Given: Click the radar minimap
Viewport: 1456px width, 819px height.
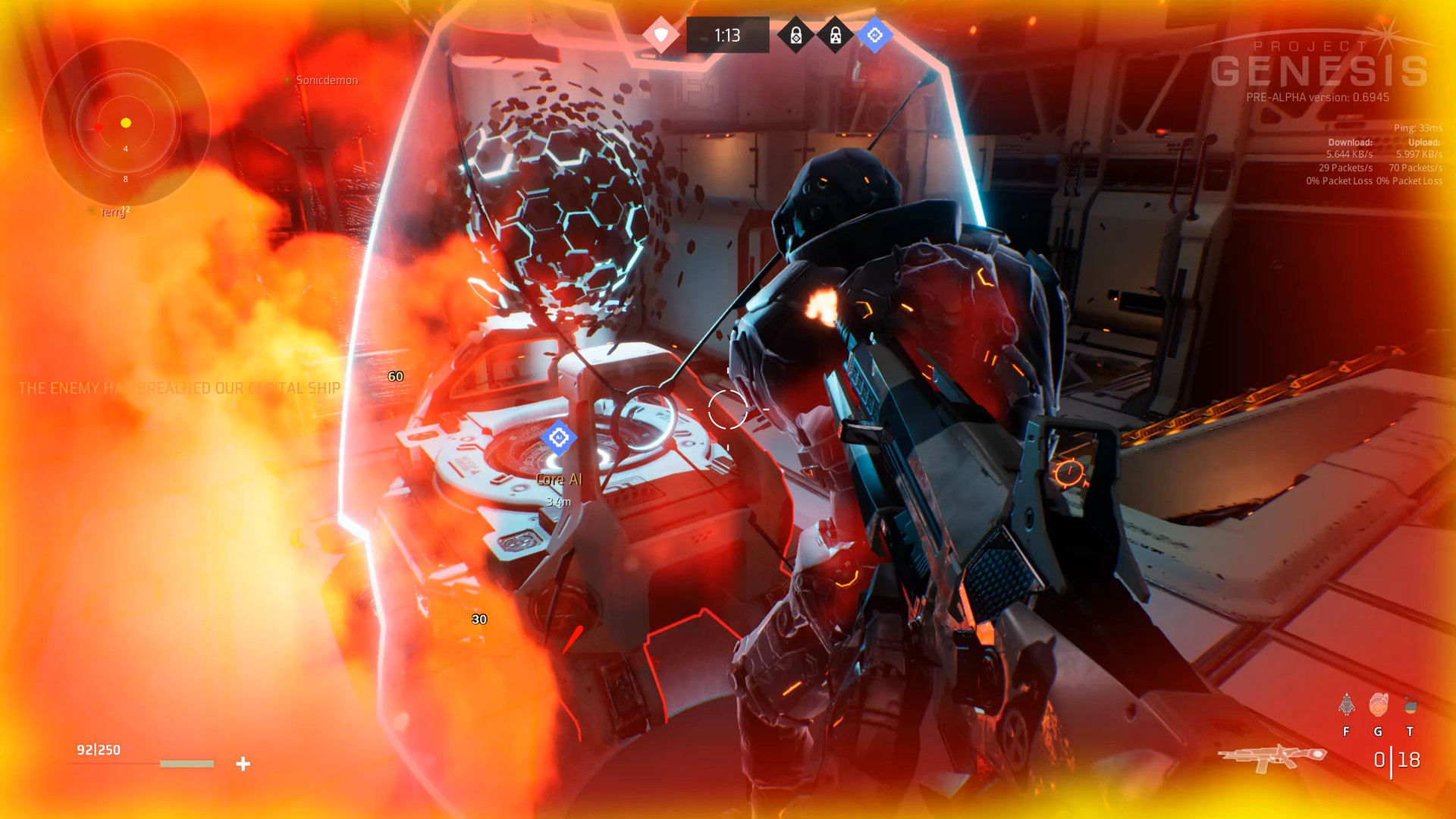Looking at the screenshot, I should [x=126, y=123].
